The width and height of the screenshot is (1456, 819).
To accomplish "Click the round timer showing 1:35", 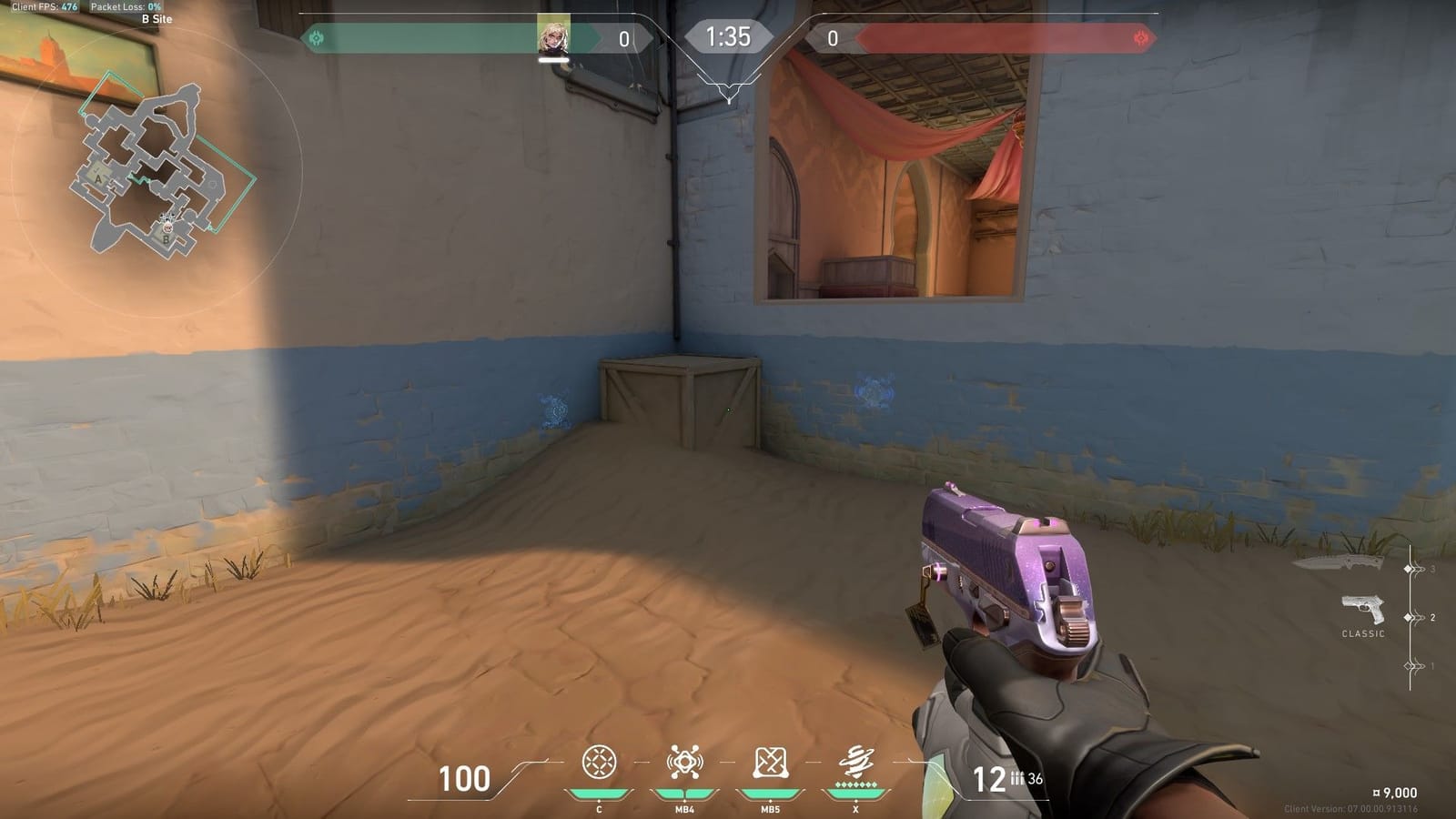I will (x=728, y=38).
